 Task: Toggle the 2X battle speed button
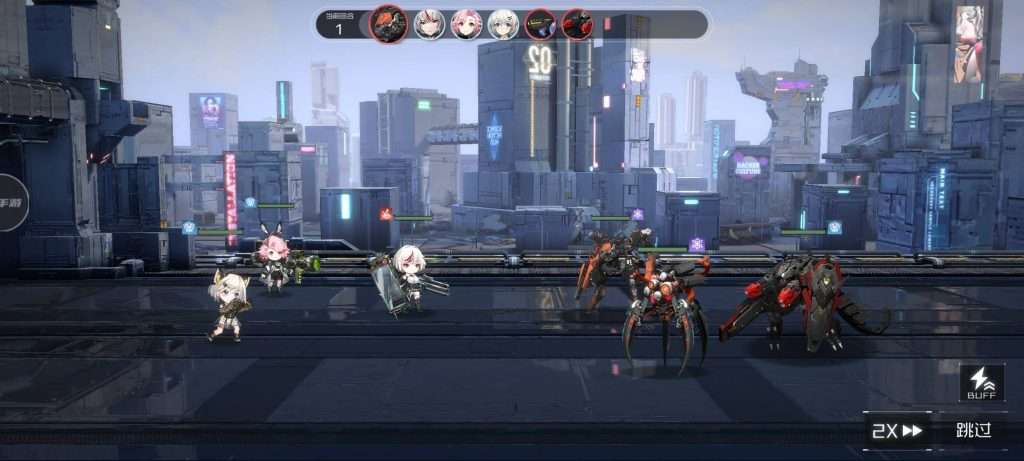click(897, 431)
